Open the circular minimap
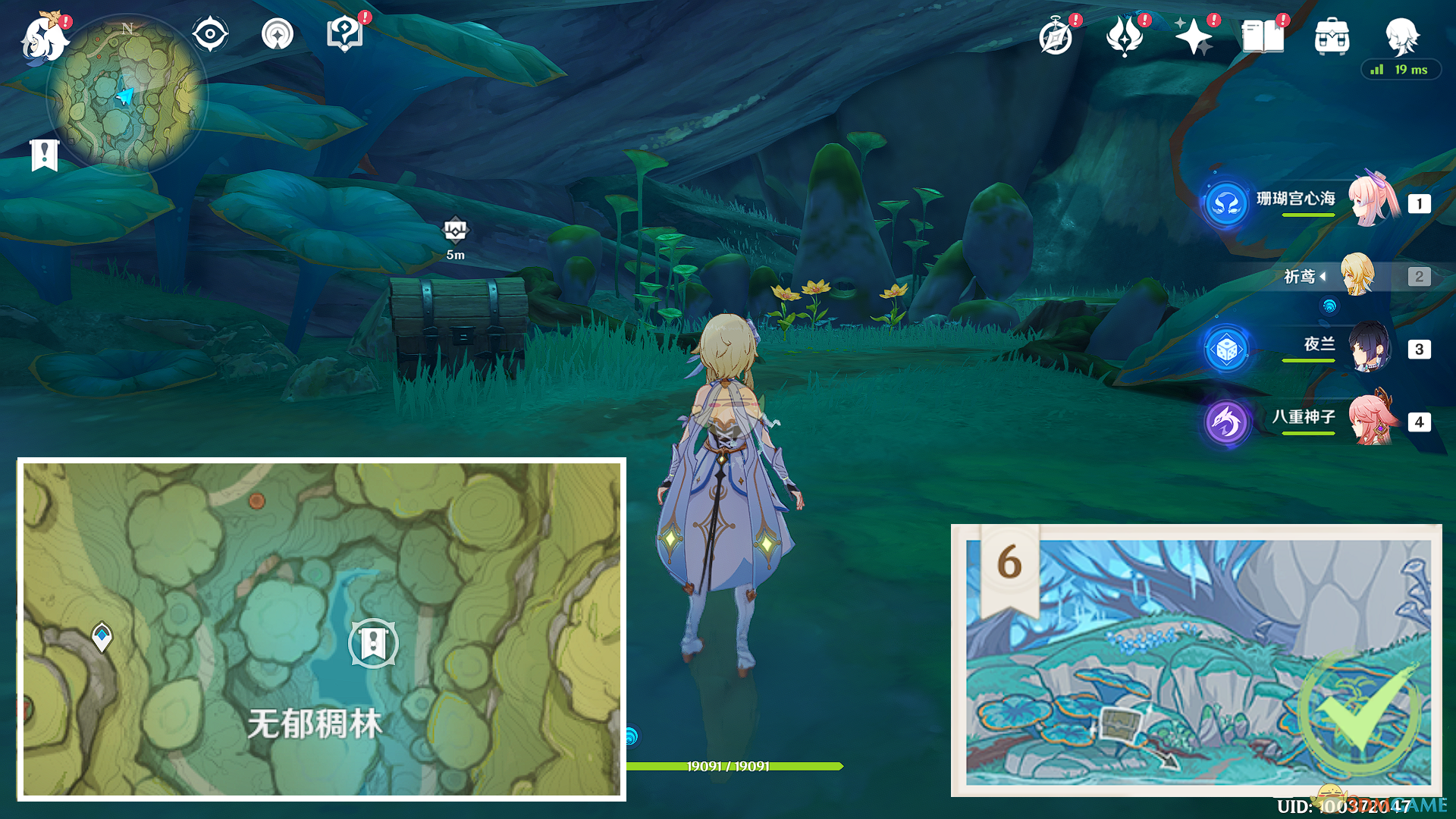The image size is (1456, 819). click(x=127, y=95)
